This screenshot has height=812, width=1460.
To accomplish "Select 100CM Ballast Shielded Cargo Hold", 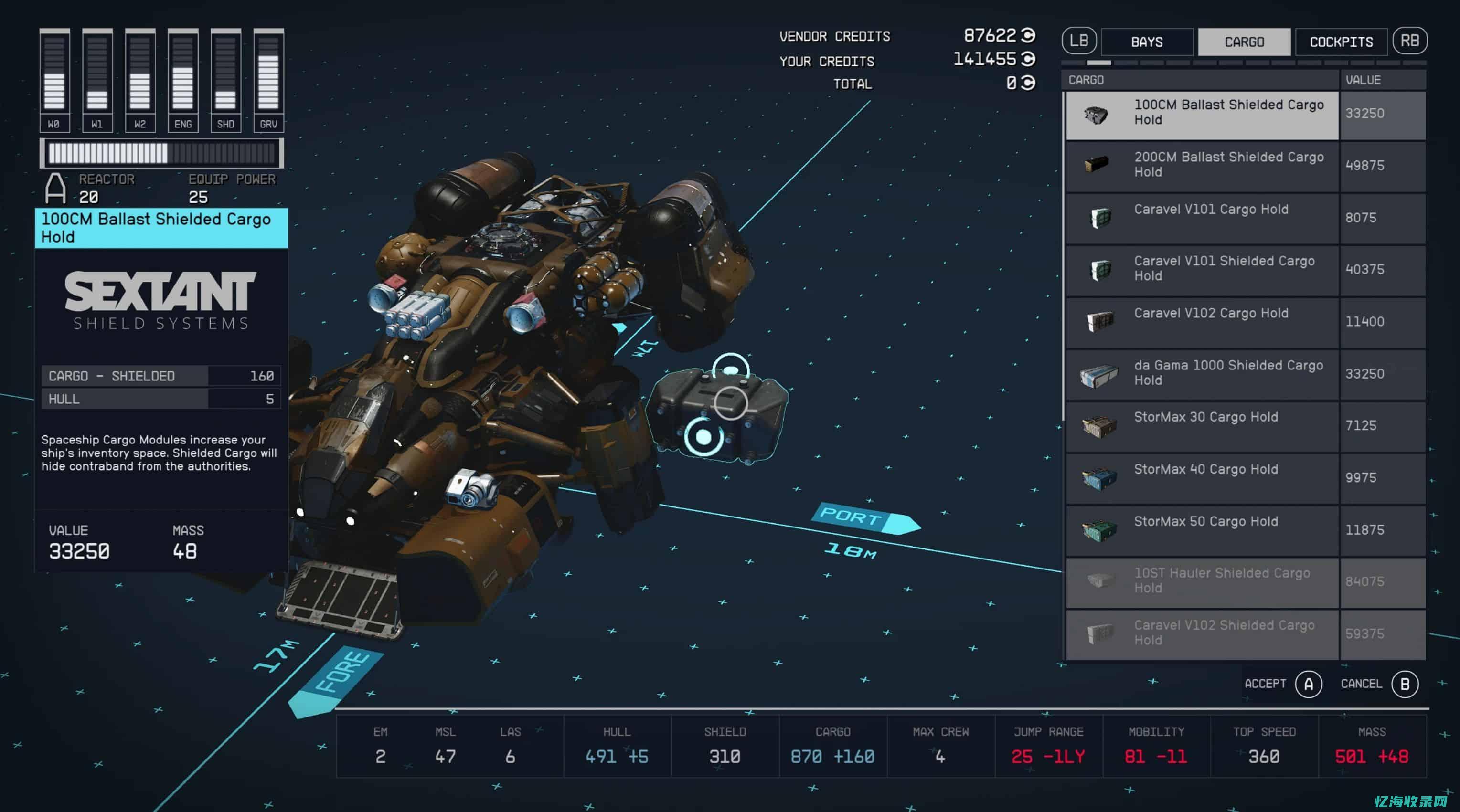I will [1202, 113].
